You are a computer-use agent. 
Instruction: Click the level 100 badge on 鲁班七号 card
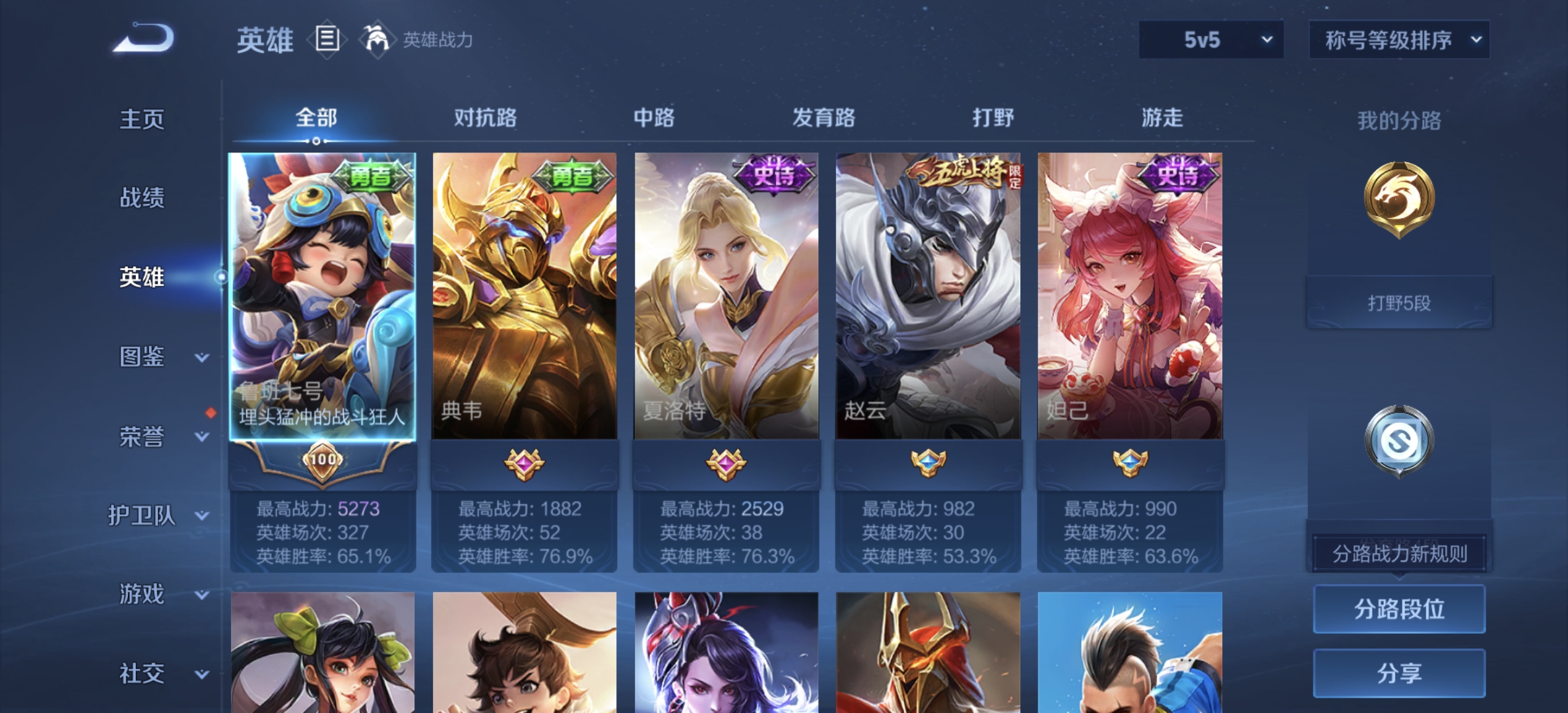point(321,463)
